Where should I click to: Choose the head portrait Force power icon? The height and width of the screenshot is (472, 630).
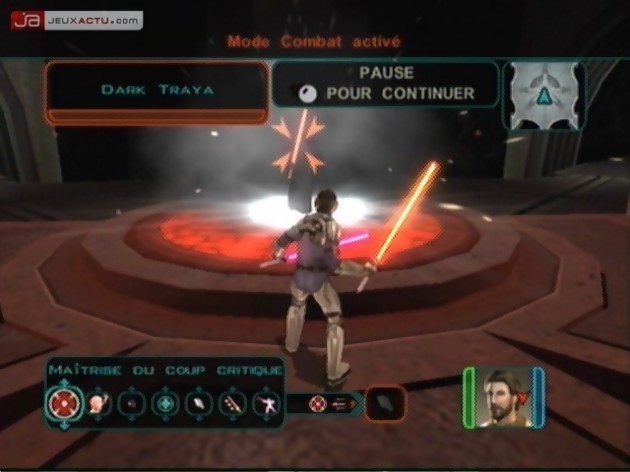(98, 404)
